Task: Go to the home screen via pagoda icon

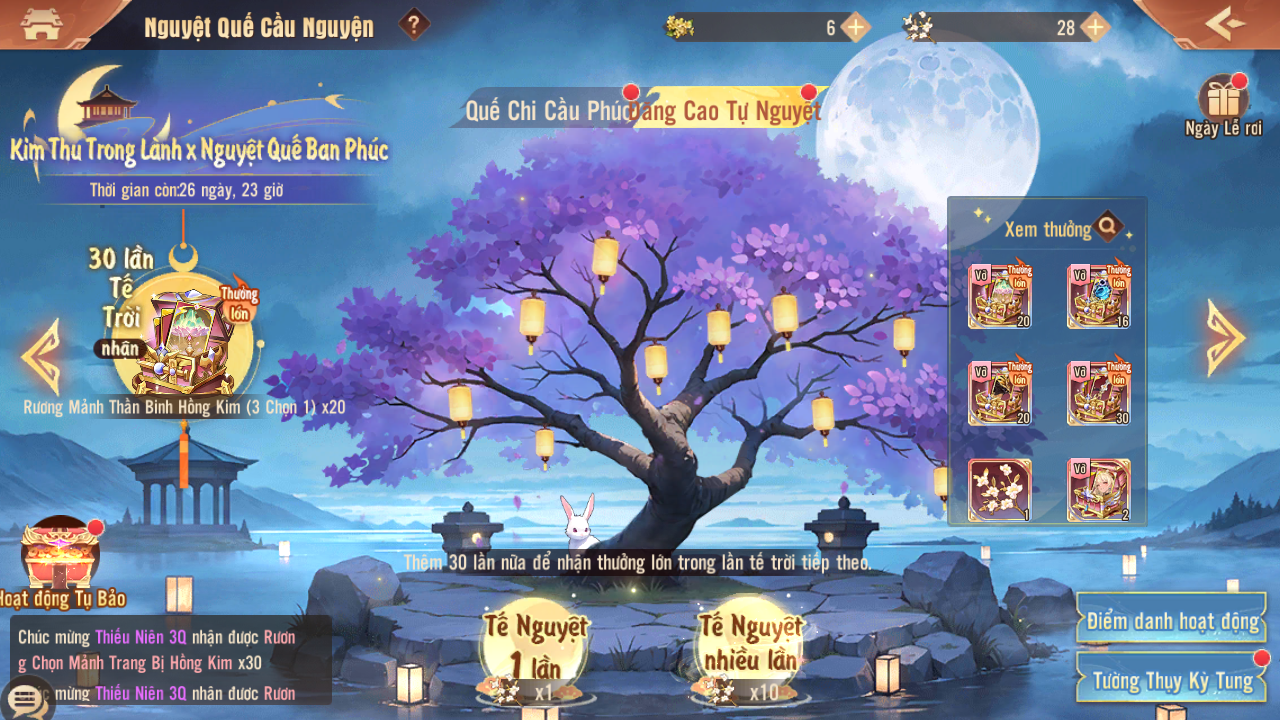Action: coord(41,24)
